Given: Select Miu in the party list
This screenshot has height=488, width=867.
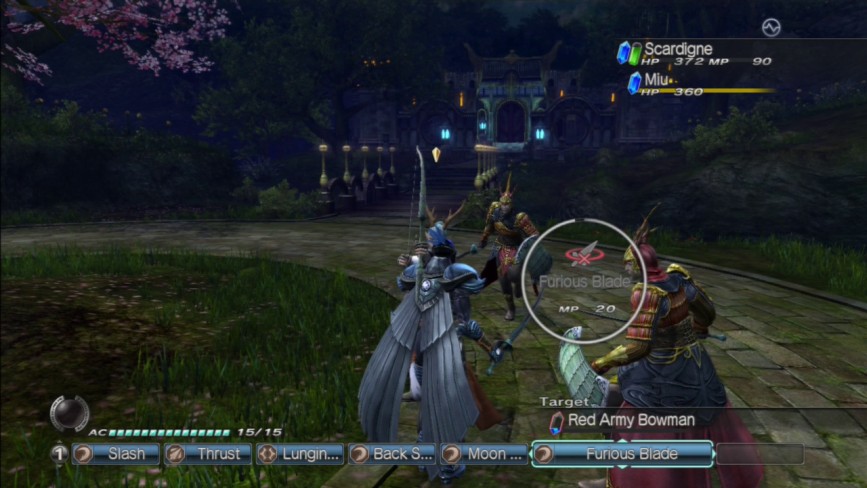Looking at the screenshot, I should tap(656, 79).
